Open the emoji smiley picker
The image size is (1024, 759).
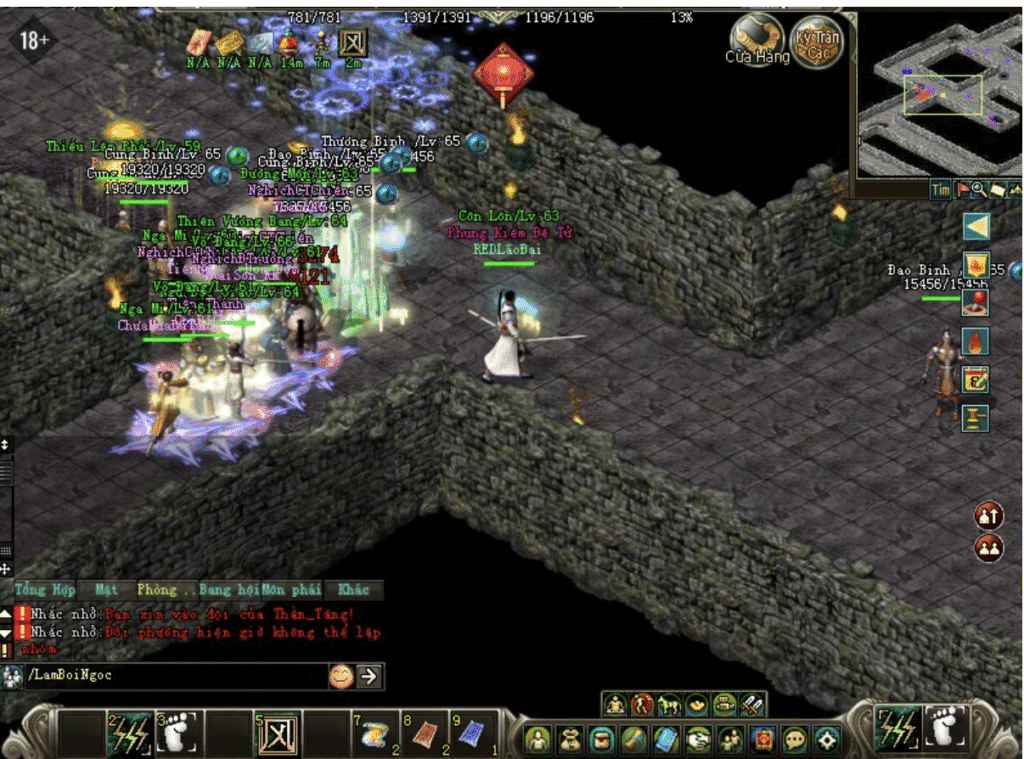pyautogui.click(x=341, y=677)
